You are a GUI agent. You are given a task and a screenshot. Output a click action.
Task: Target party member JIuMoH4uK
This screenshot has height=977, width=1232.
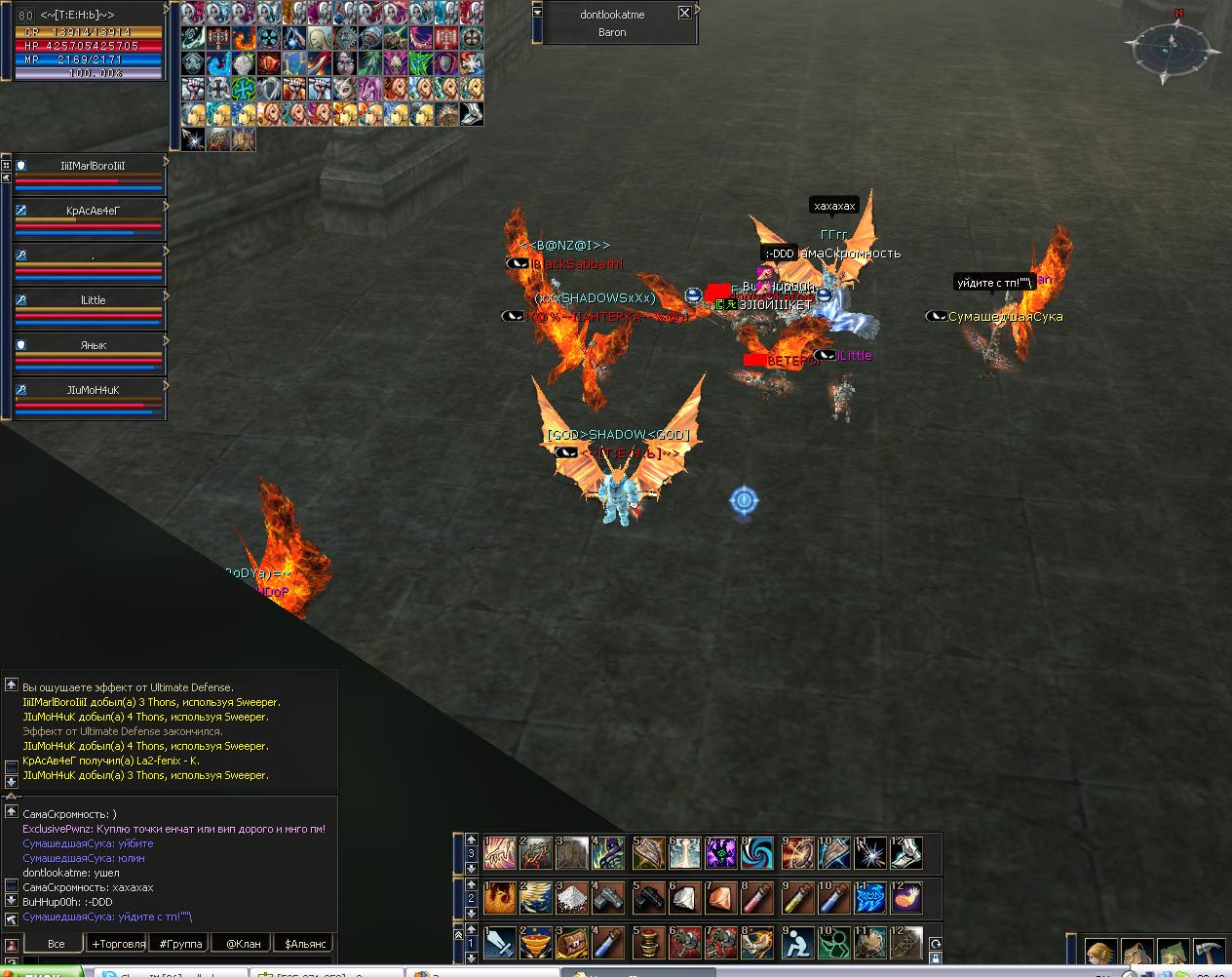click(93, 390)
